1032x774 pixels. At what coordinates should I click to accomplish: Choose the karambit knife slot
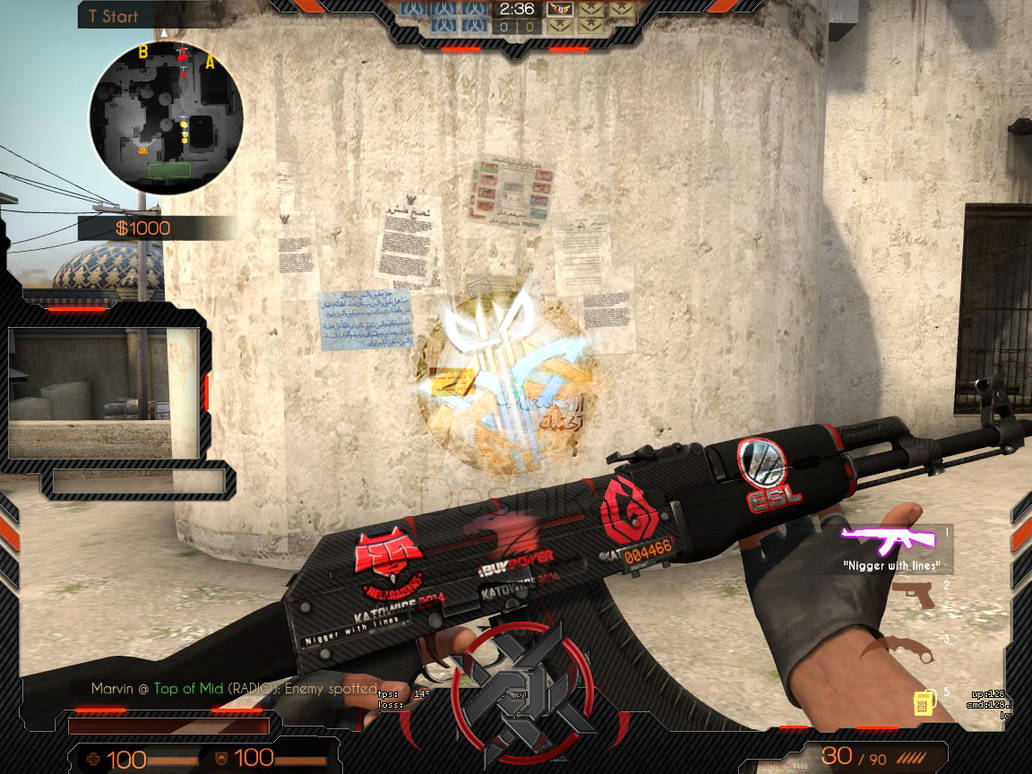click(x=910, y=649)
